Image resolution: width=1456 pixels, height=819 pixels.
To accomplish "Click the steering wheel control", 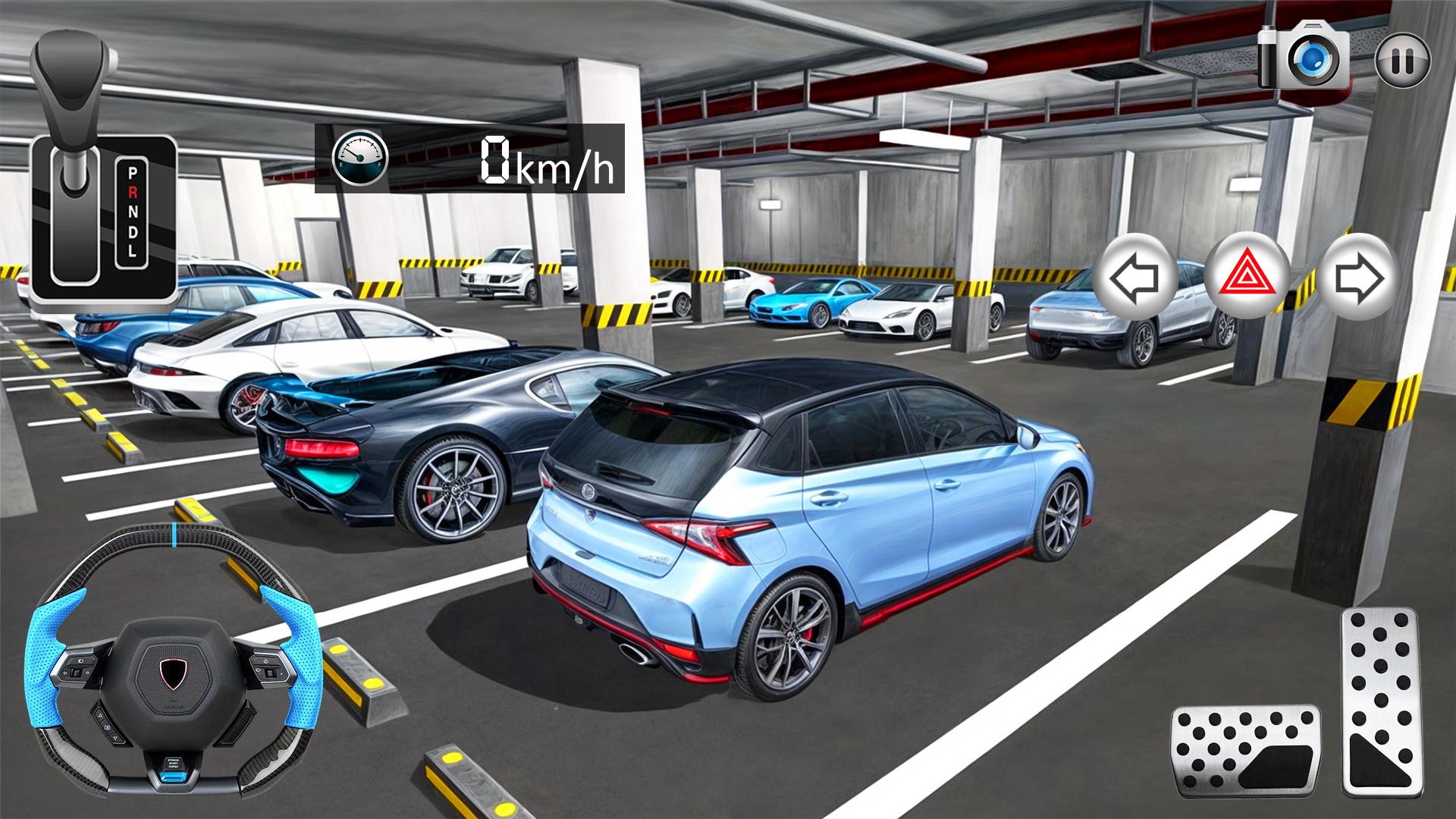I will pos(173,664).
